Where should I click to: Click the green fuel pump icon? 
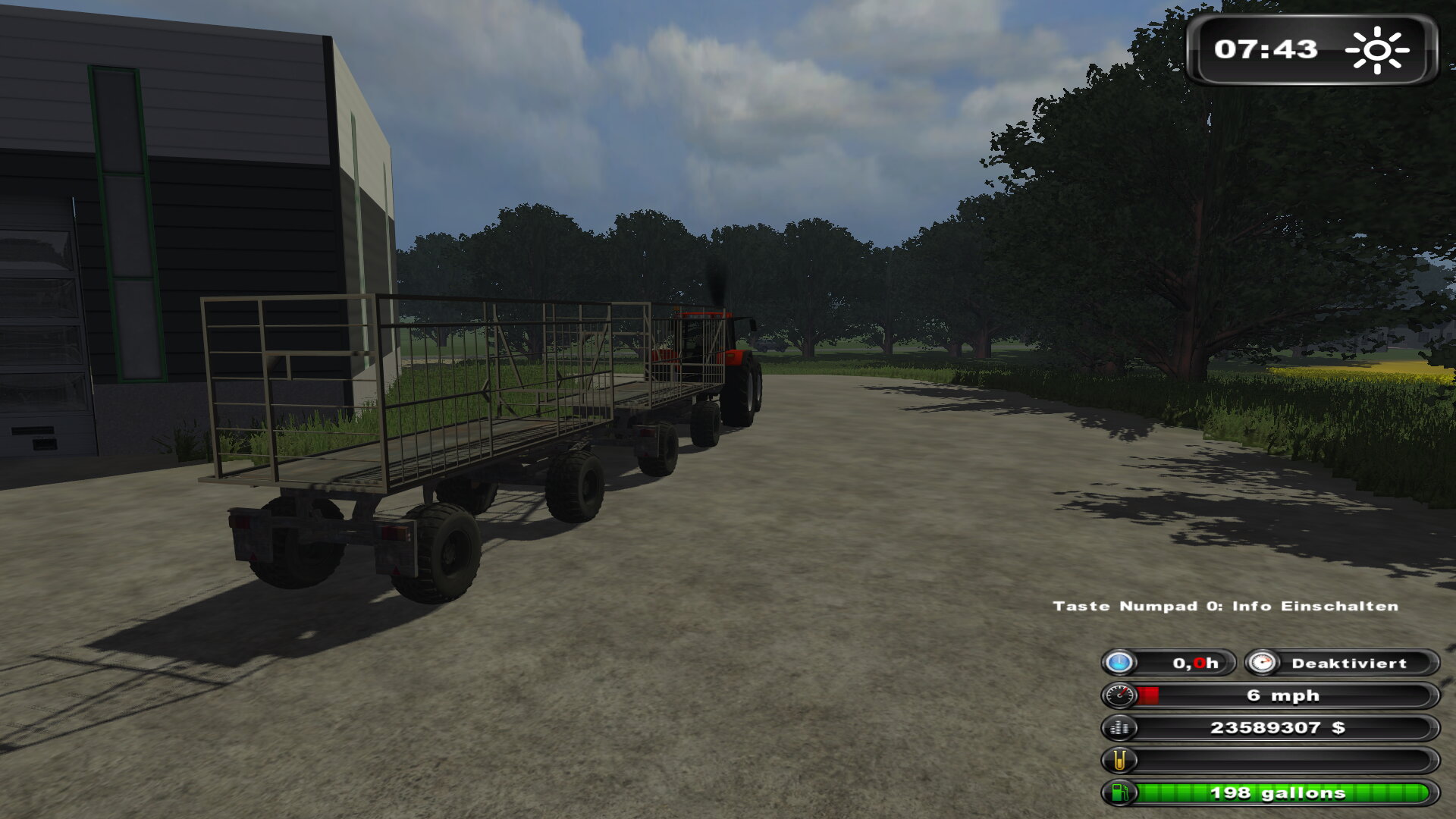[x=1119, y=793]
